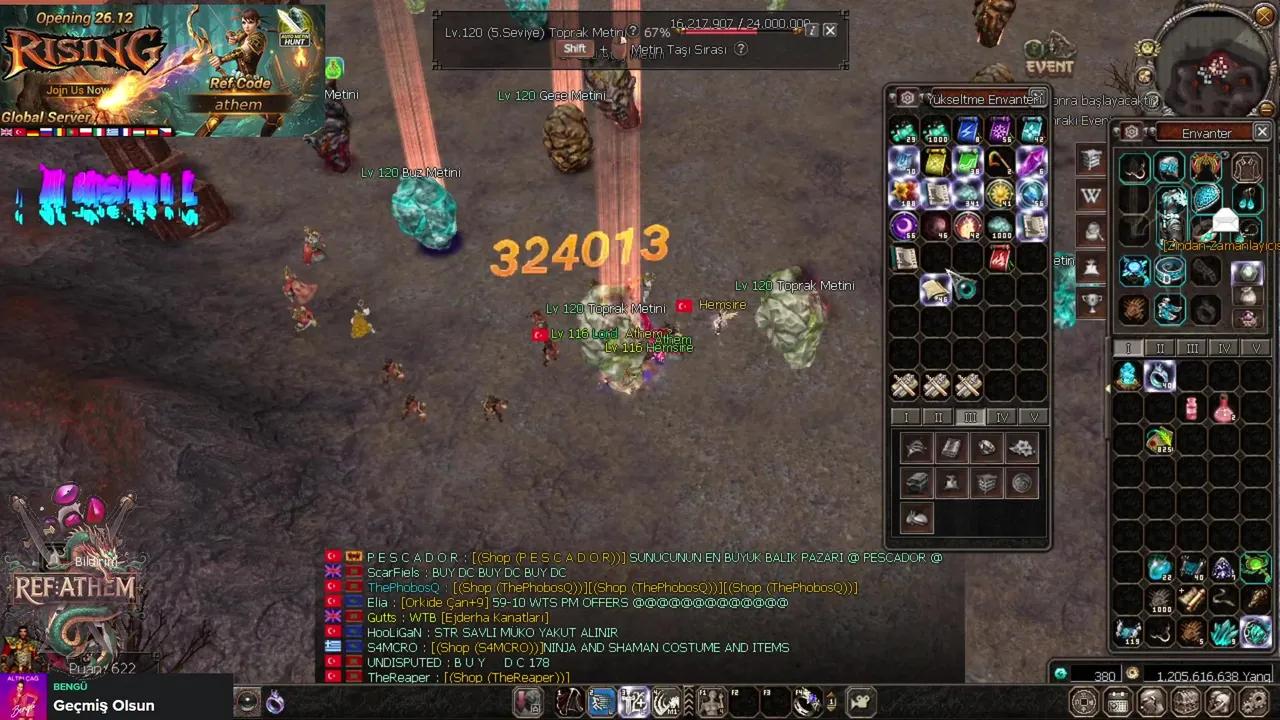Switch to Yükseltme Envanteri tab IV
Image resolution: width=1280 pixels, height=720 pixels.
click(x=1002, y=417)
